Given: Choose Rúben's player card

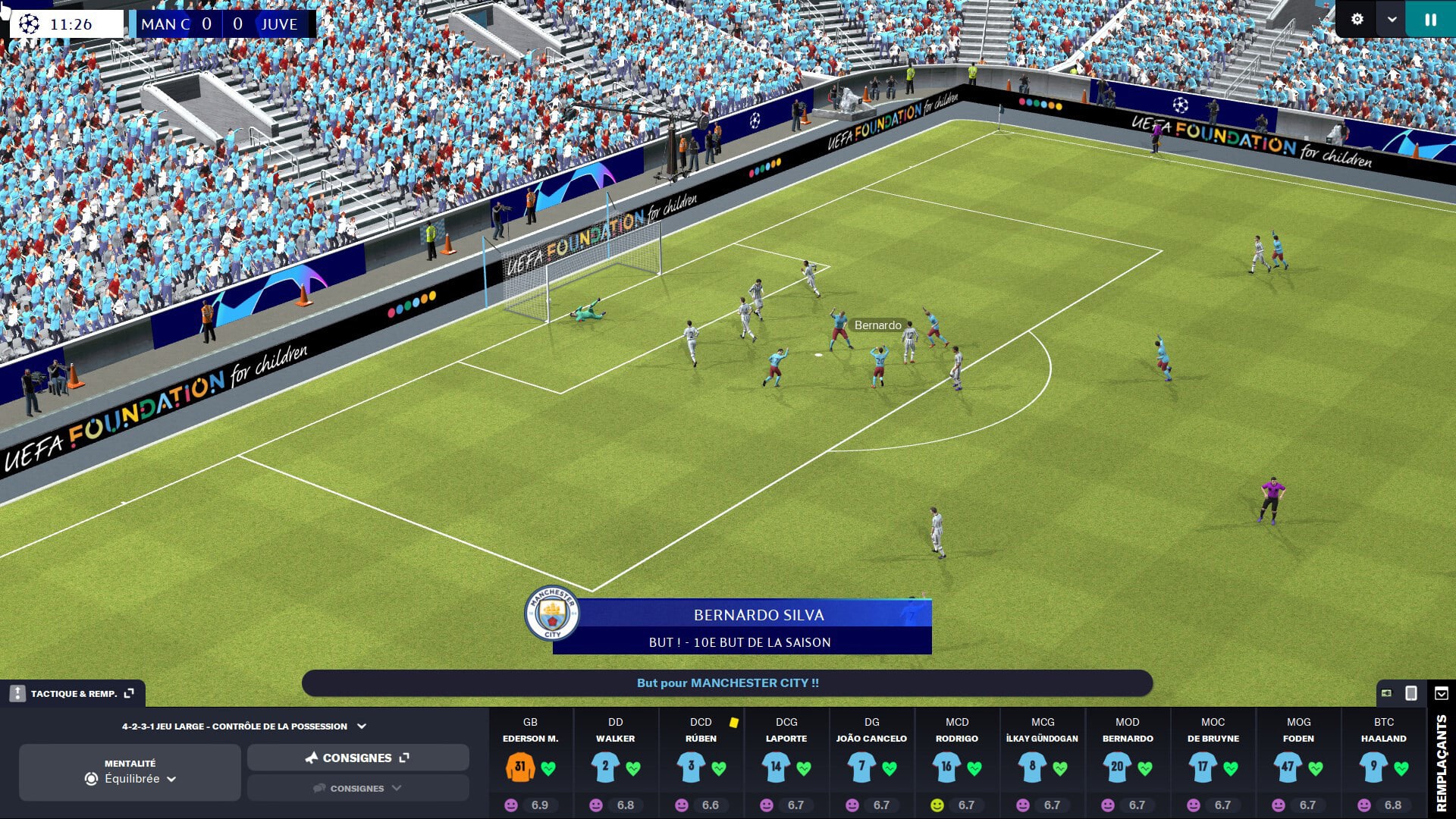Looking at the screenshot, I should point(700,764).
